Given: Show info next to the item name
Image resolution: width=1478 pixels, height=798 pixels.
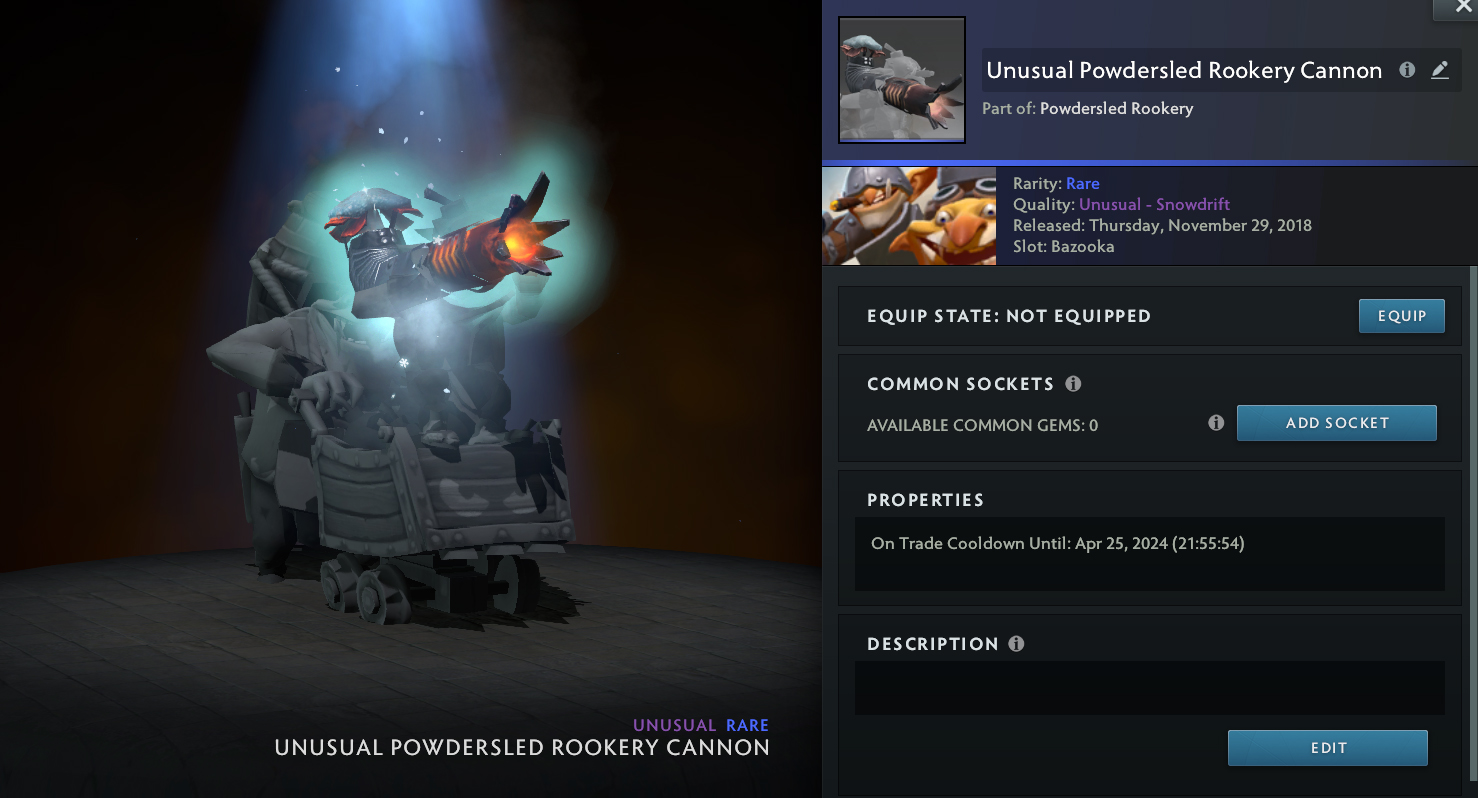Looking at the screenshot, I should (x=1407, y=70).
